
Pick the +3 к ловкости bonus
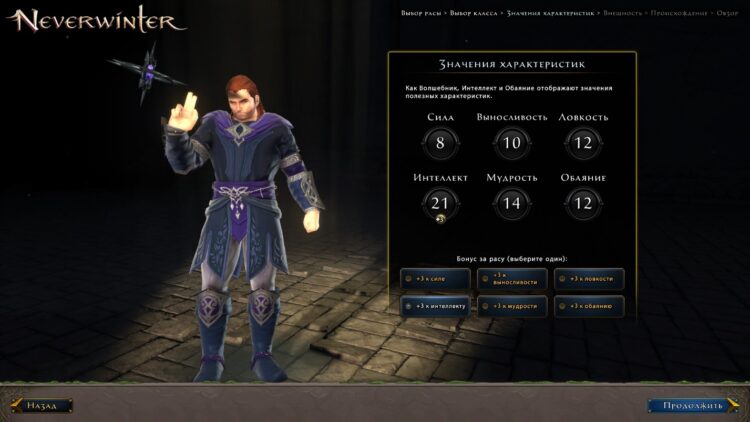589,279
